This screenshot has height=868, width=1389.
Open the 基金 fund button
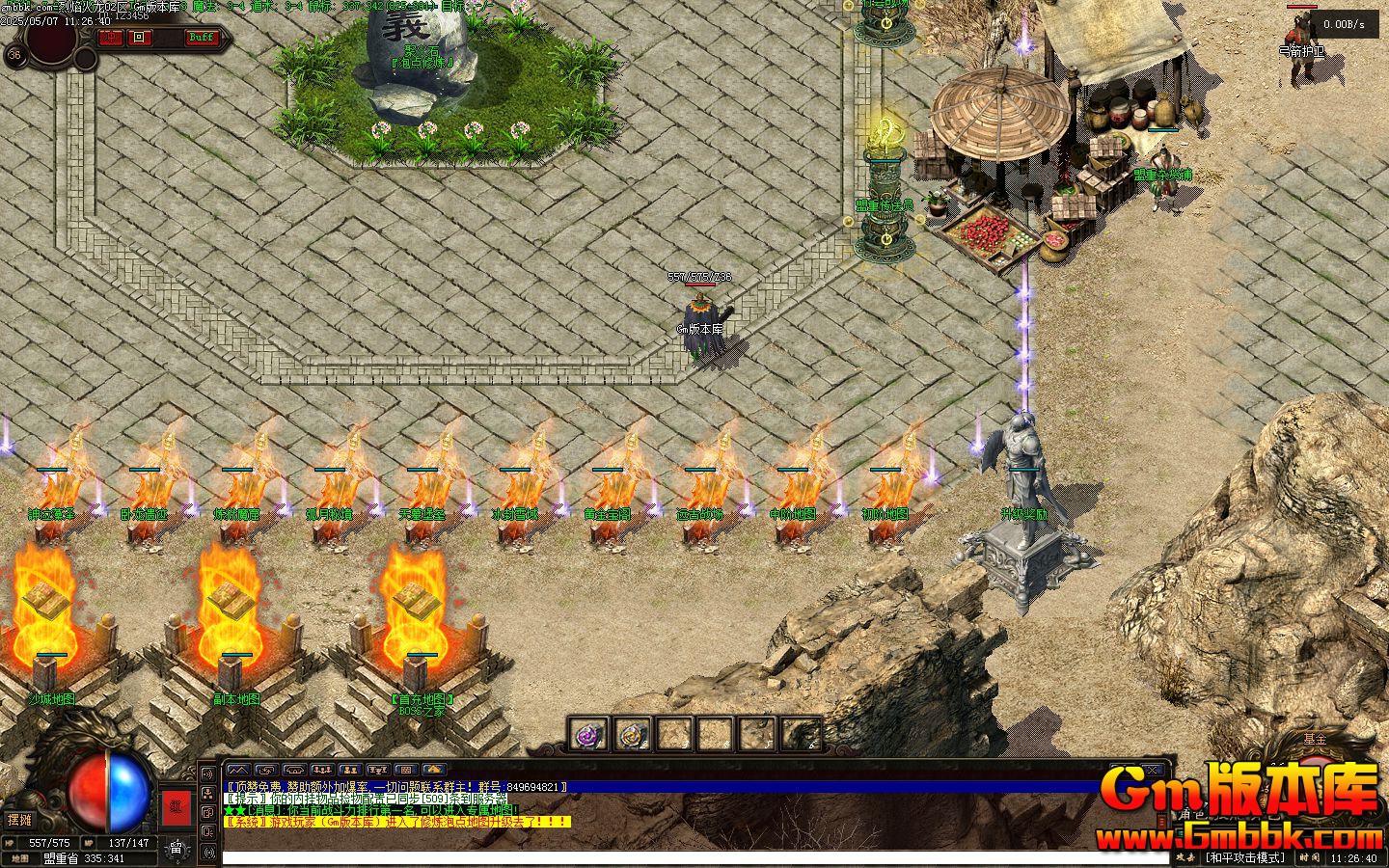(x=1315, y=739)
